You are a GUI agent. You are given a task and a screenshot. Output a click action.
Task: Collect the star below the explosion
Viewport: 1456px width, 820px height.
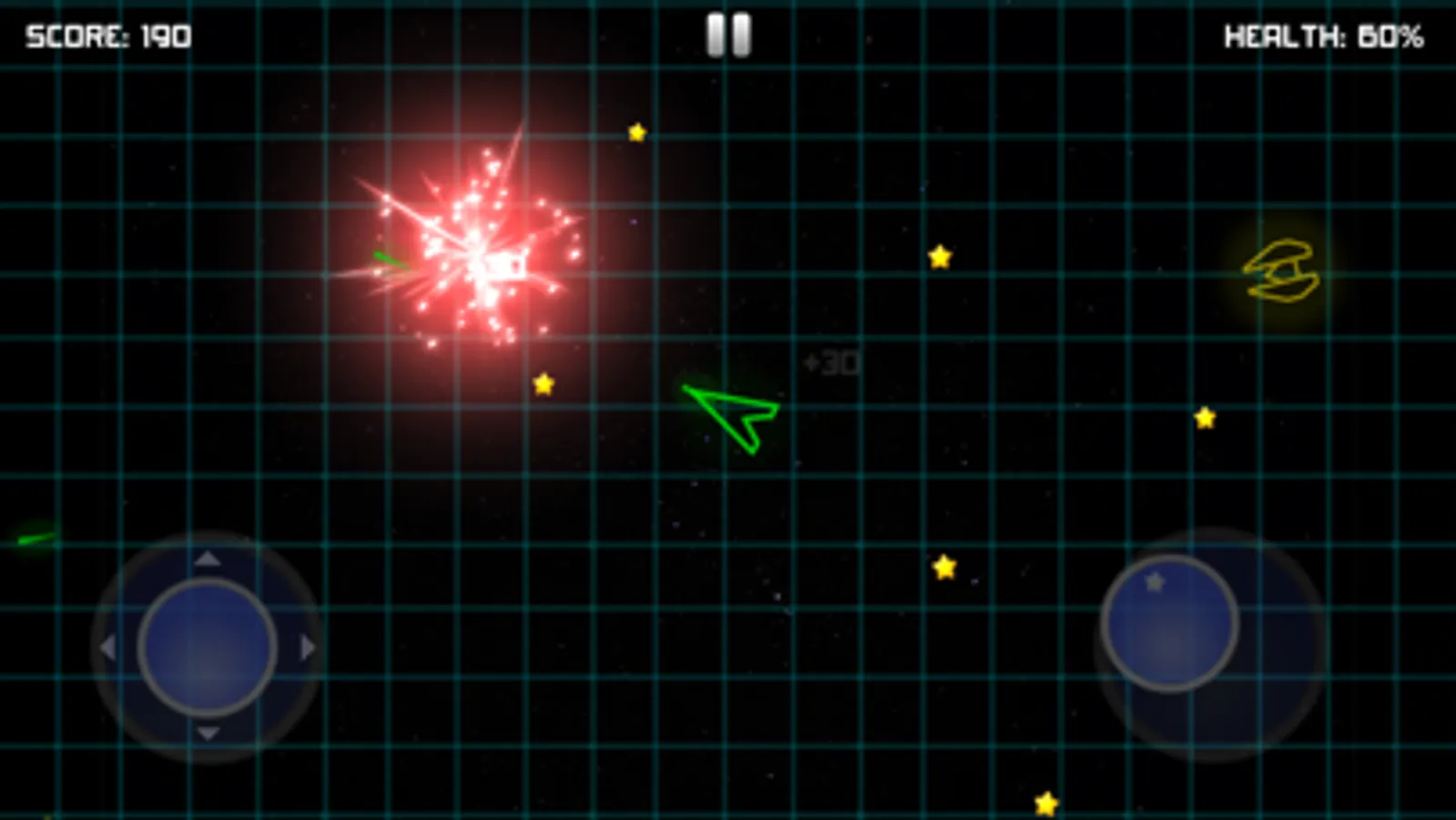coord(545,383)
